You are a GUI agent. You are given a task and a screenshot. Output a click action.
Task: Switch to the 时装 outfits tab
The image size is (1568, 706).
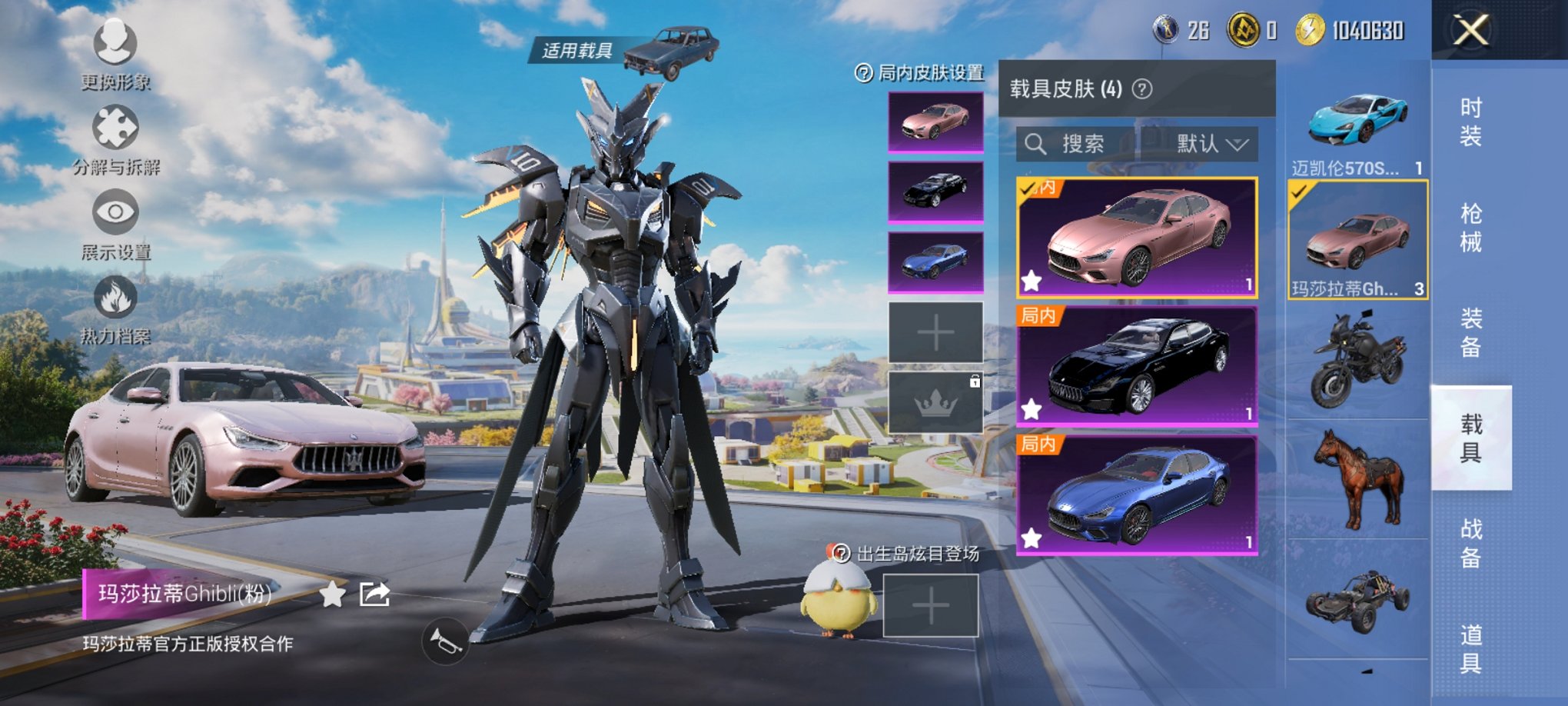point(1470,122)
